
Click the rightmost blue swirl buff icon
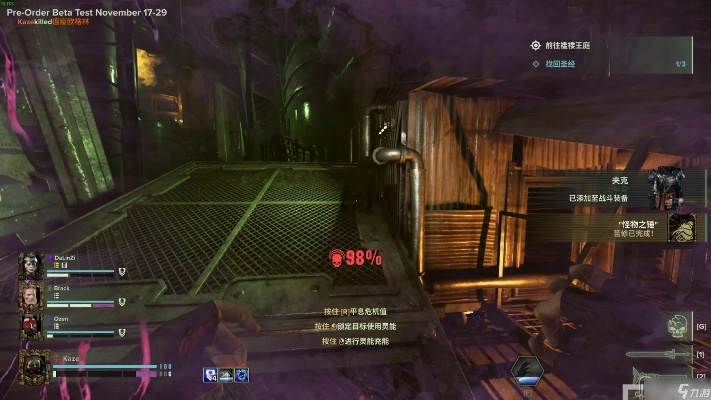(242, 374)
